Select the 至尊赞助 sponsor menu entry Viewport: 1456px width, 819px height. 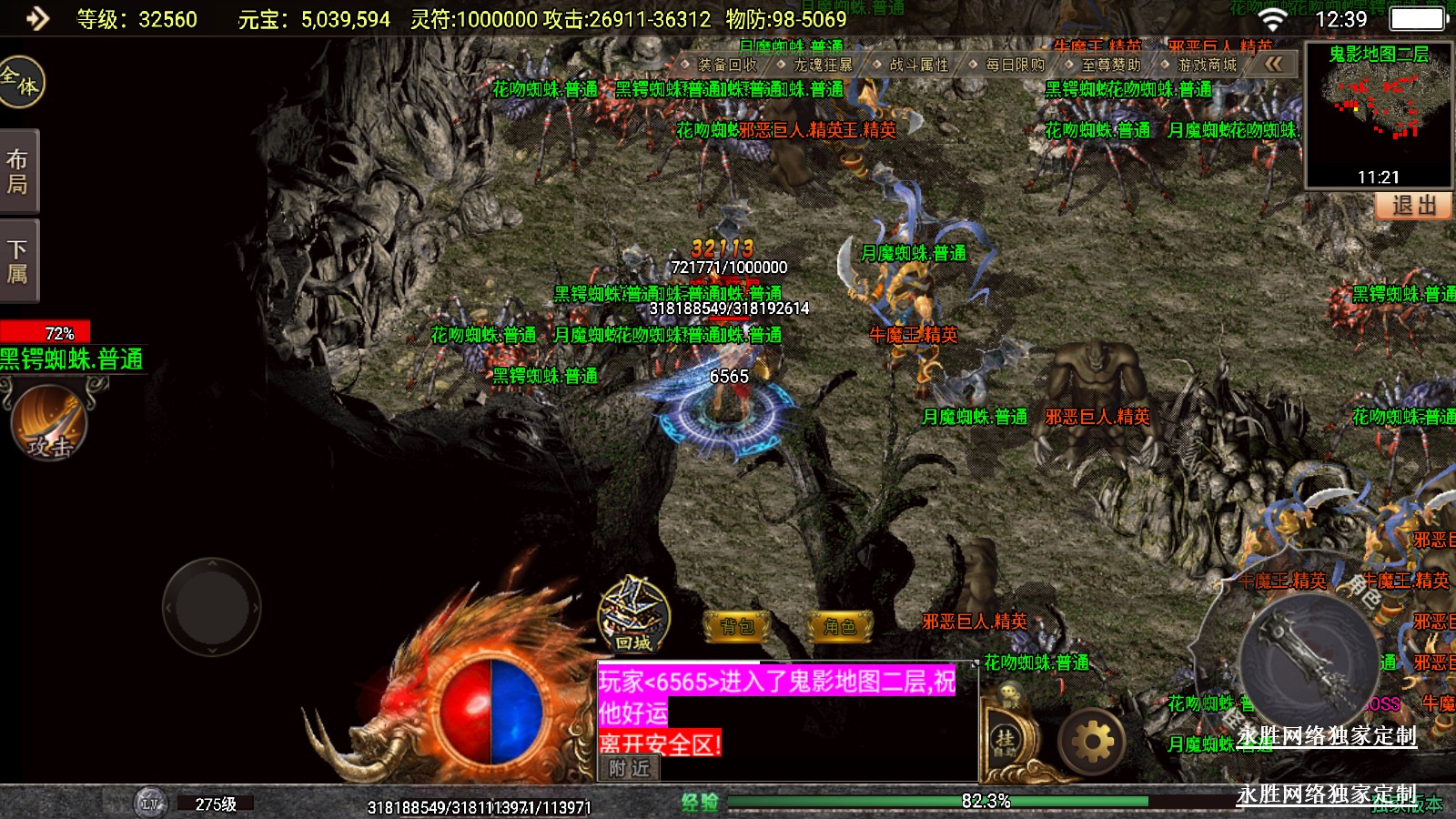(x=1110, y=65)
